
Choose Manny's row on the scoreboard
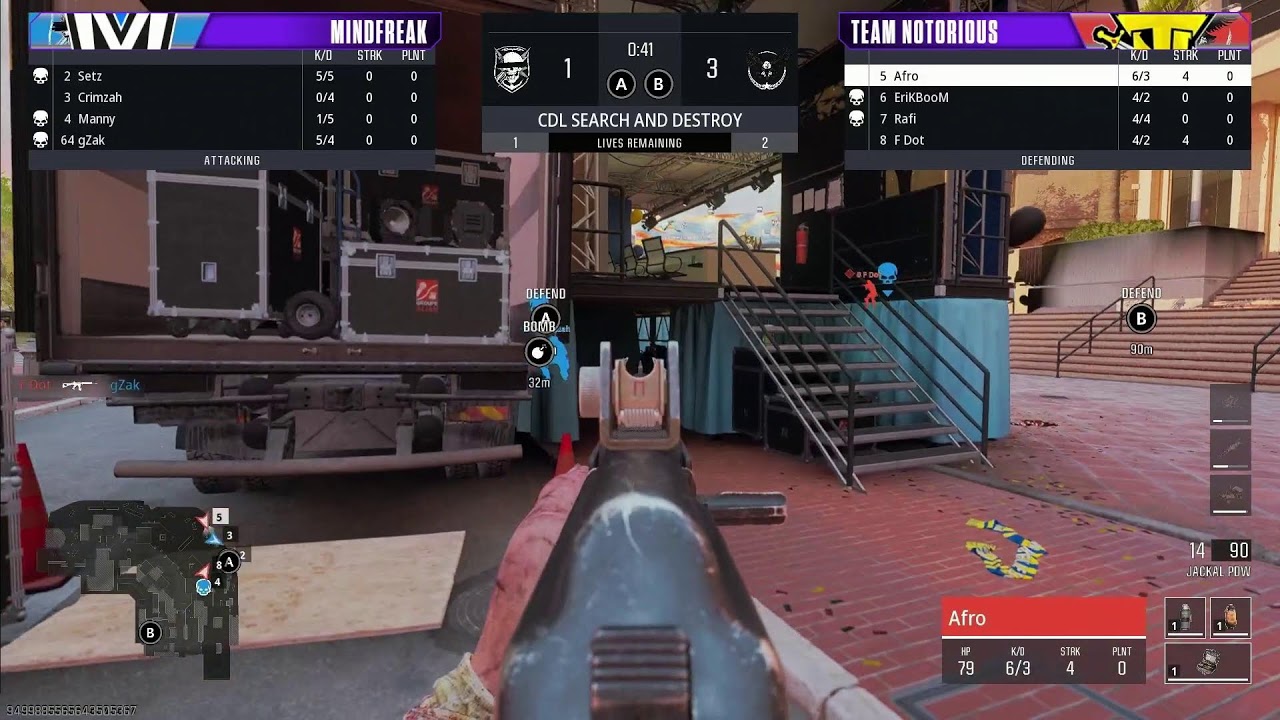(96, 119)
